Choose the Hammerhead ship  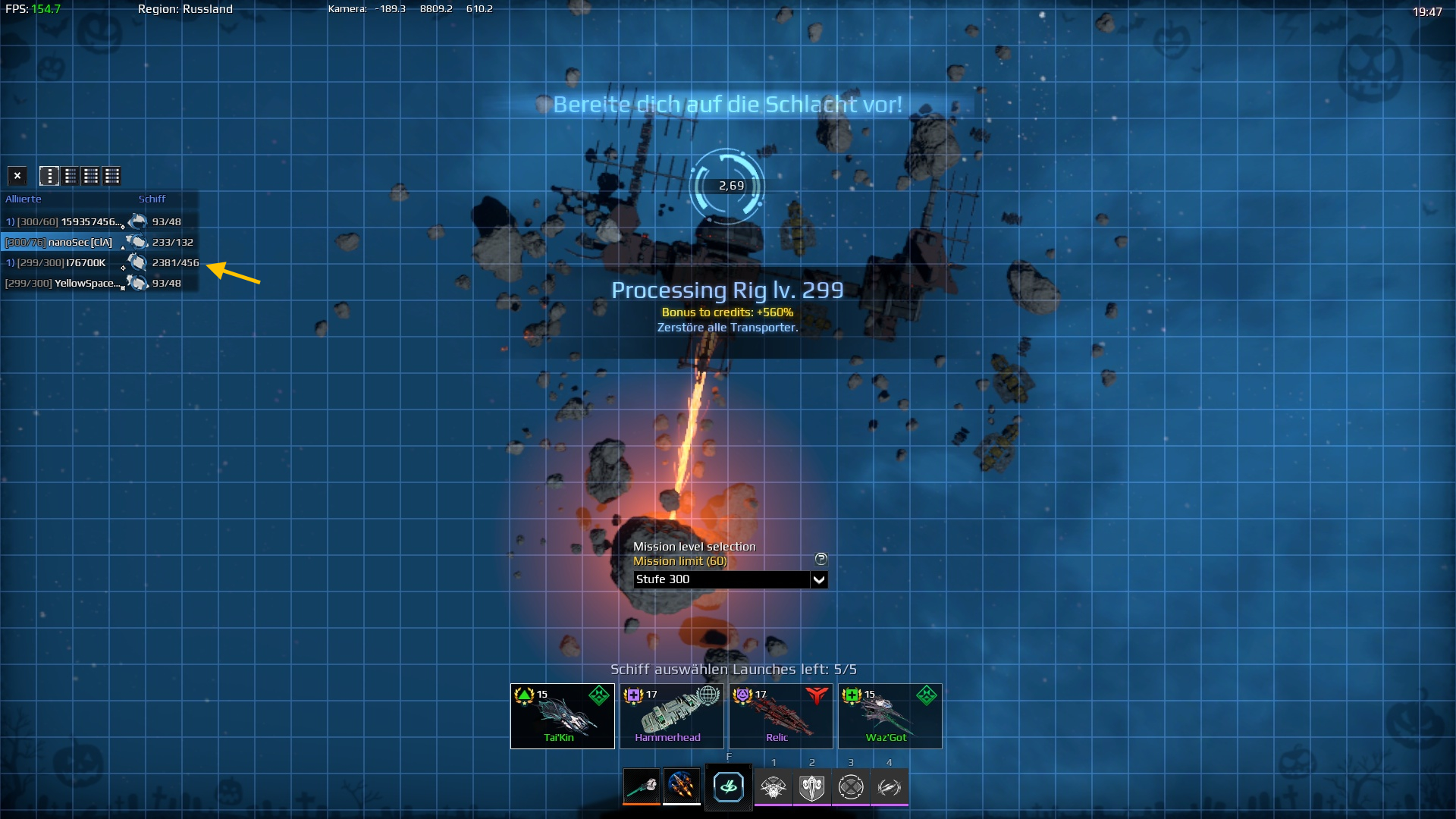(671, 716)
